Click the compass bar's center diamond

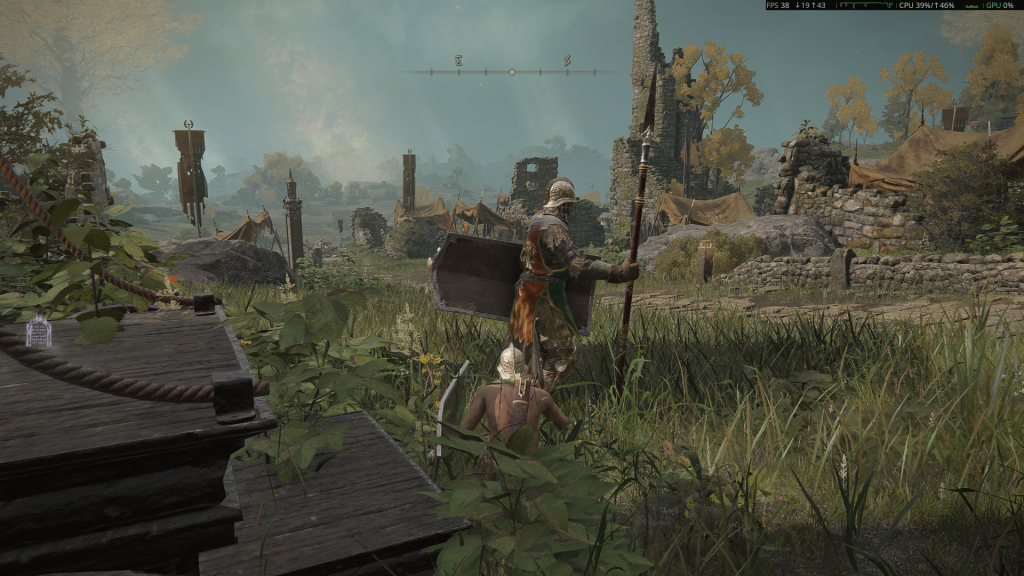click(512, 72)
